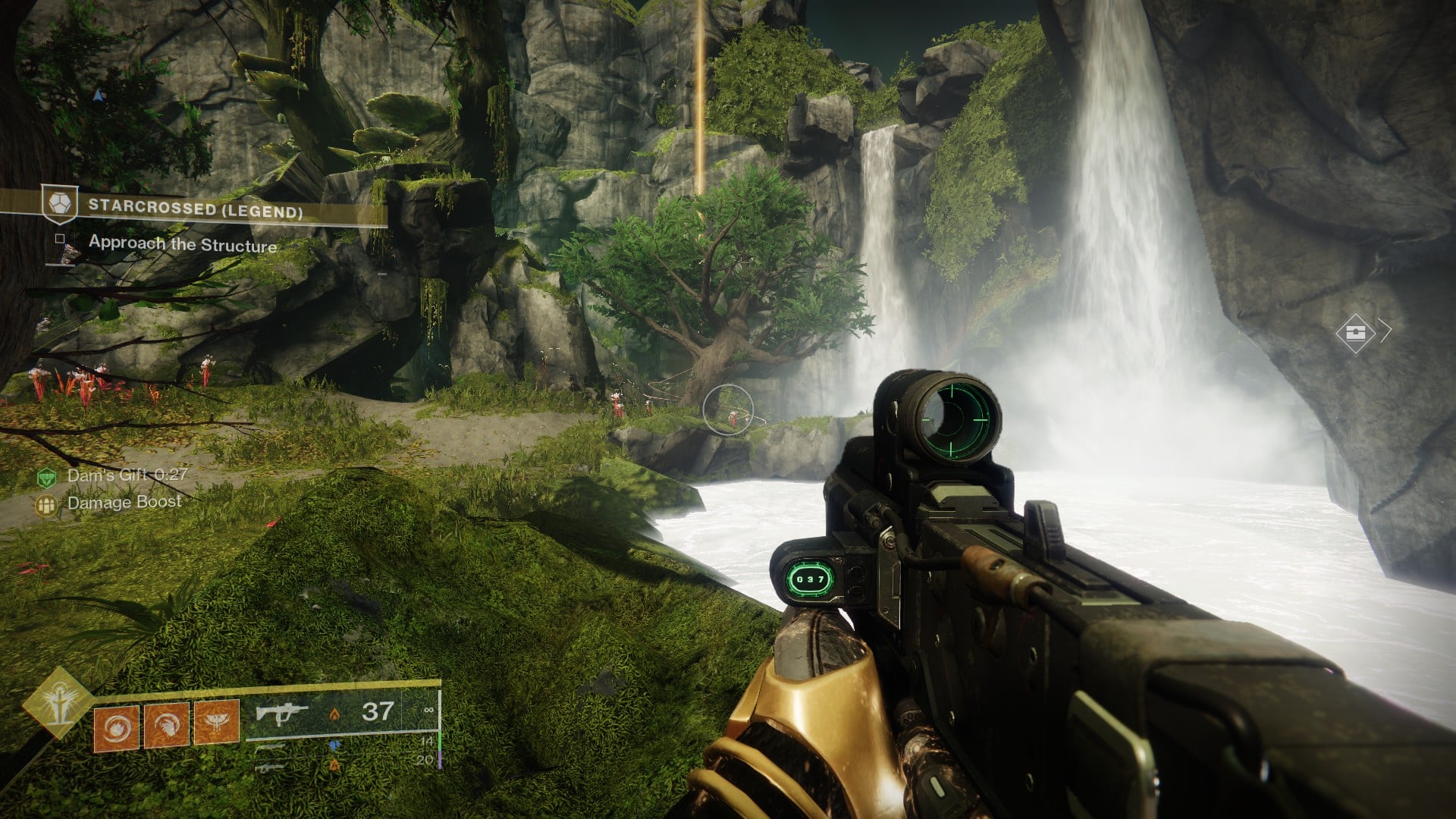Select the Starcrossed (Legend) mission banner
Viewport: 1456px width, 819px height.
point(195,207)
